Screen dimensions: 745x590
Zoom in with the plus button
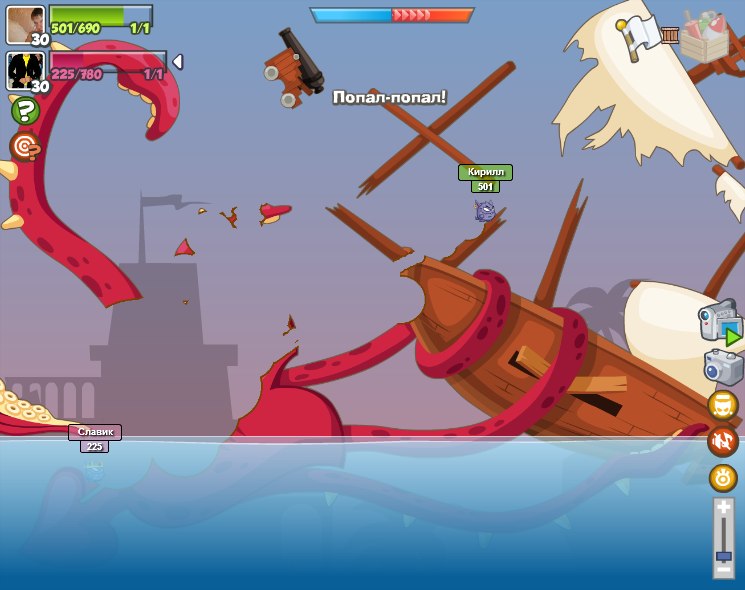pos(723,509)
